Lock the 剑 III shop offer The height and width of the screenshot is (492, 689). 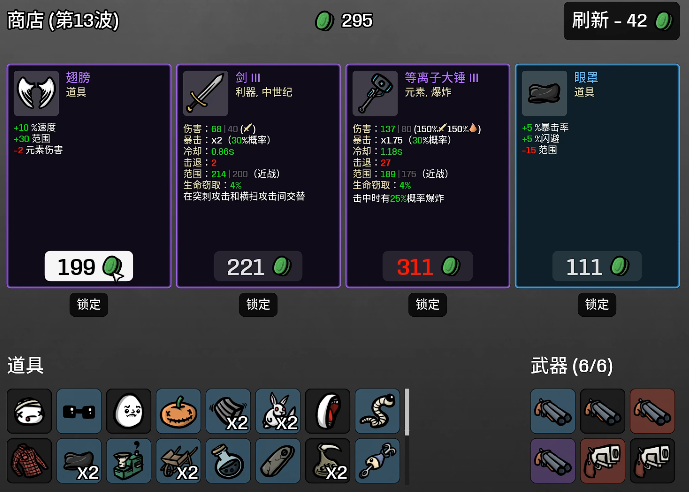coord(258,304)
